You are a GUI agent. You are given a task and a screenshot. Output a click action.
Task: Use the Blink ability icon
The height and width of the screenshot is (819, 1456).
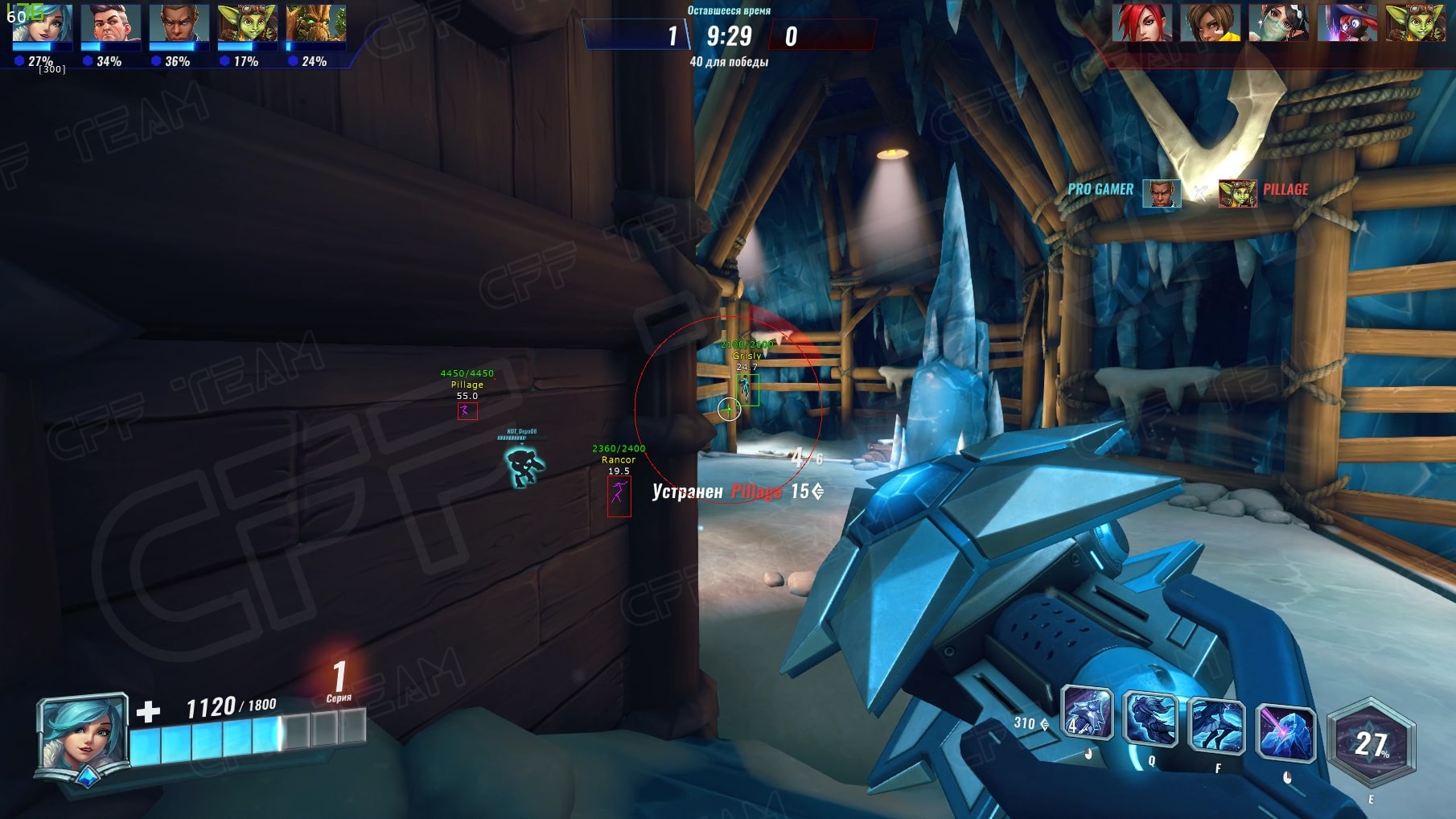1150,718
